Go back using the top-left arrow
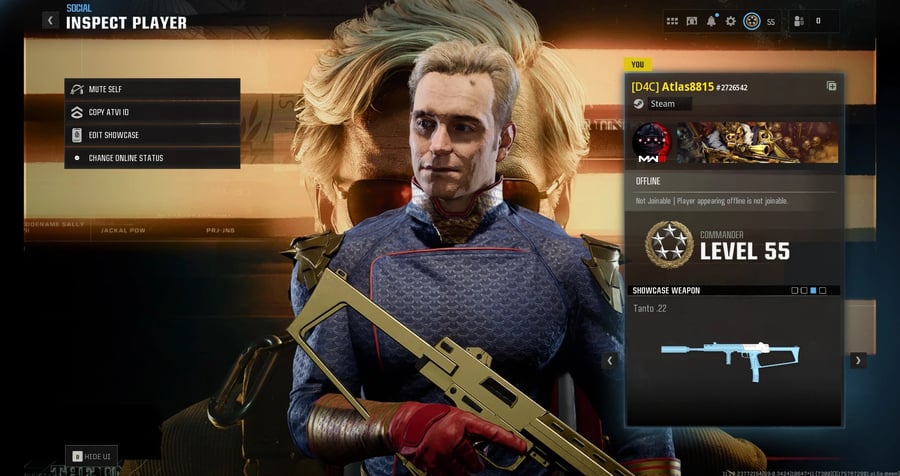This screenshot has height=476, width=900. click(x=50, y=20)
